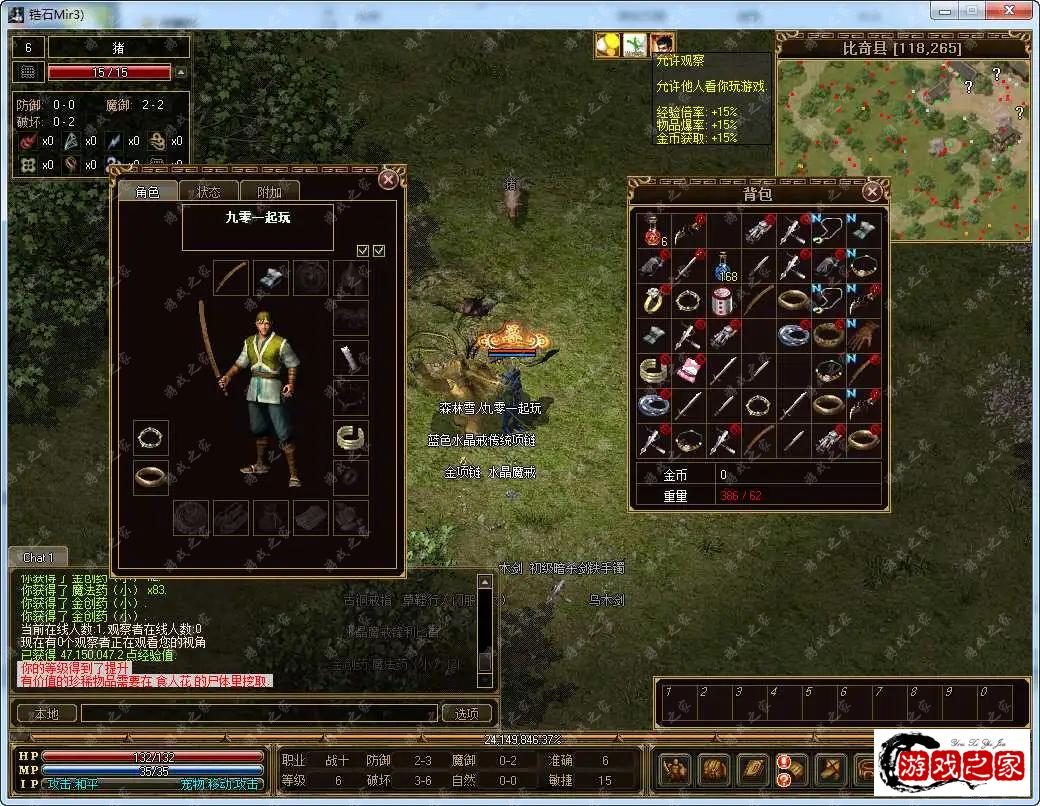Select the blue mana potion stack of 168
Image resolution: width=1040 pixels, height=806 pixels.
(x=724, y=267)
